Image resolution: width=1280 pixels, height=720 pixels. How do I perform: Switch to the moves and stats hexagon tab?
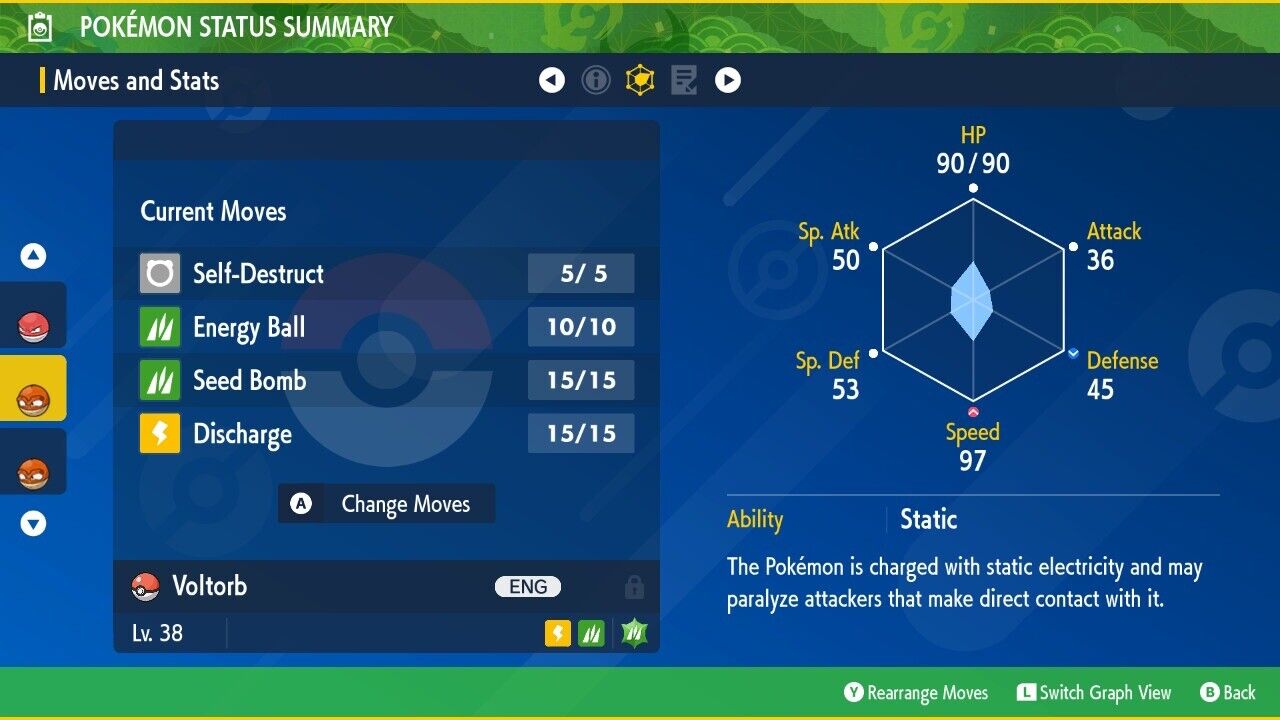click(640, 80)
